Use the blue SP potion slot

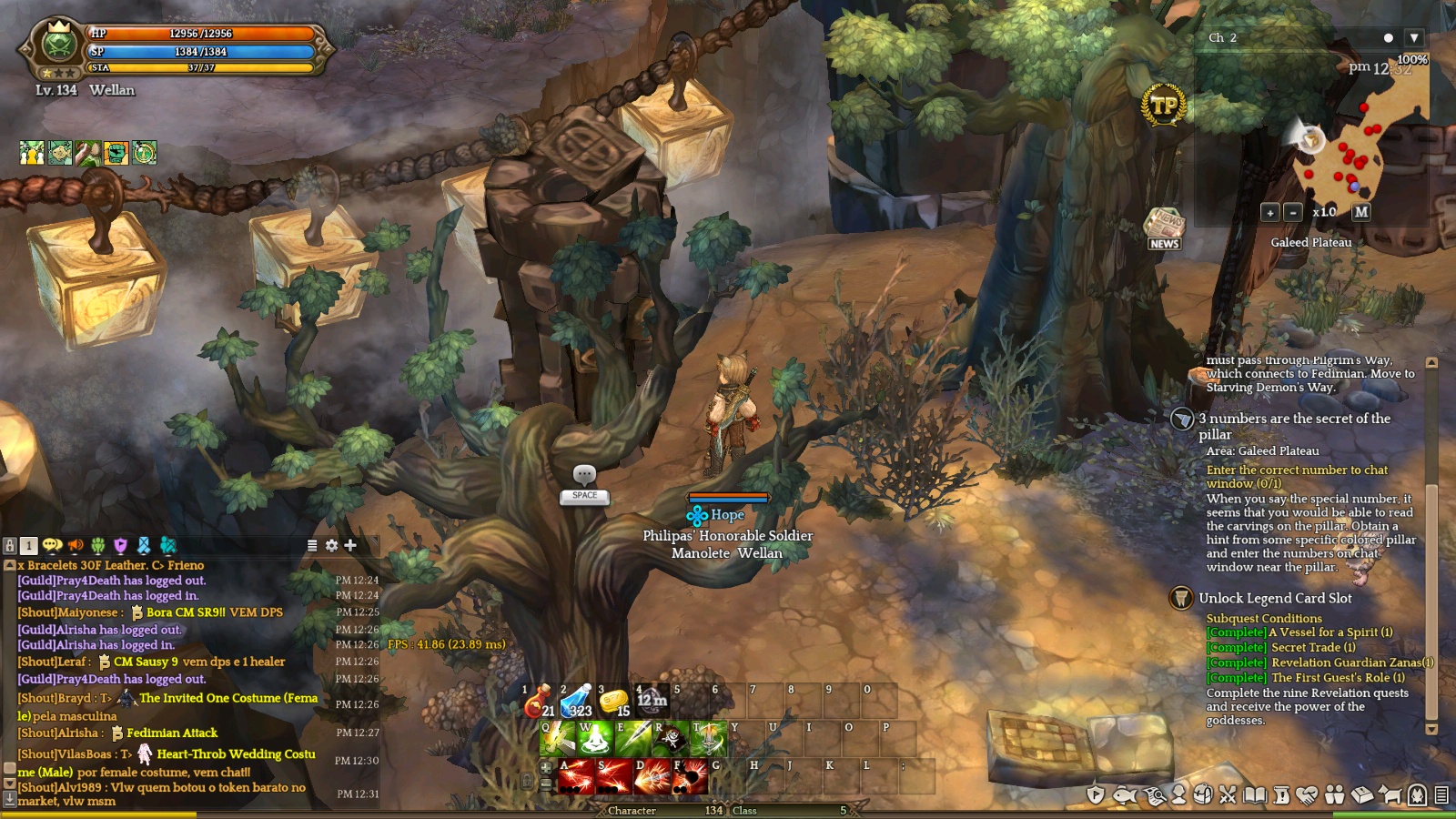coord(577,702)
